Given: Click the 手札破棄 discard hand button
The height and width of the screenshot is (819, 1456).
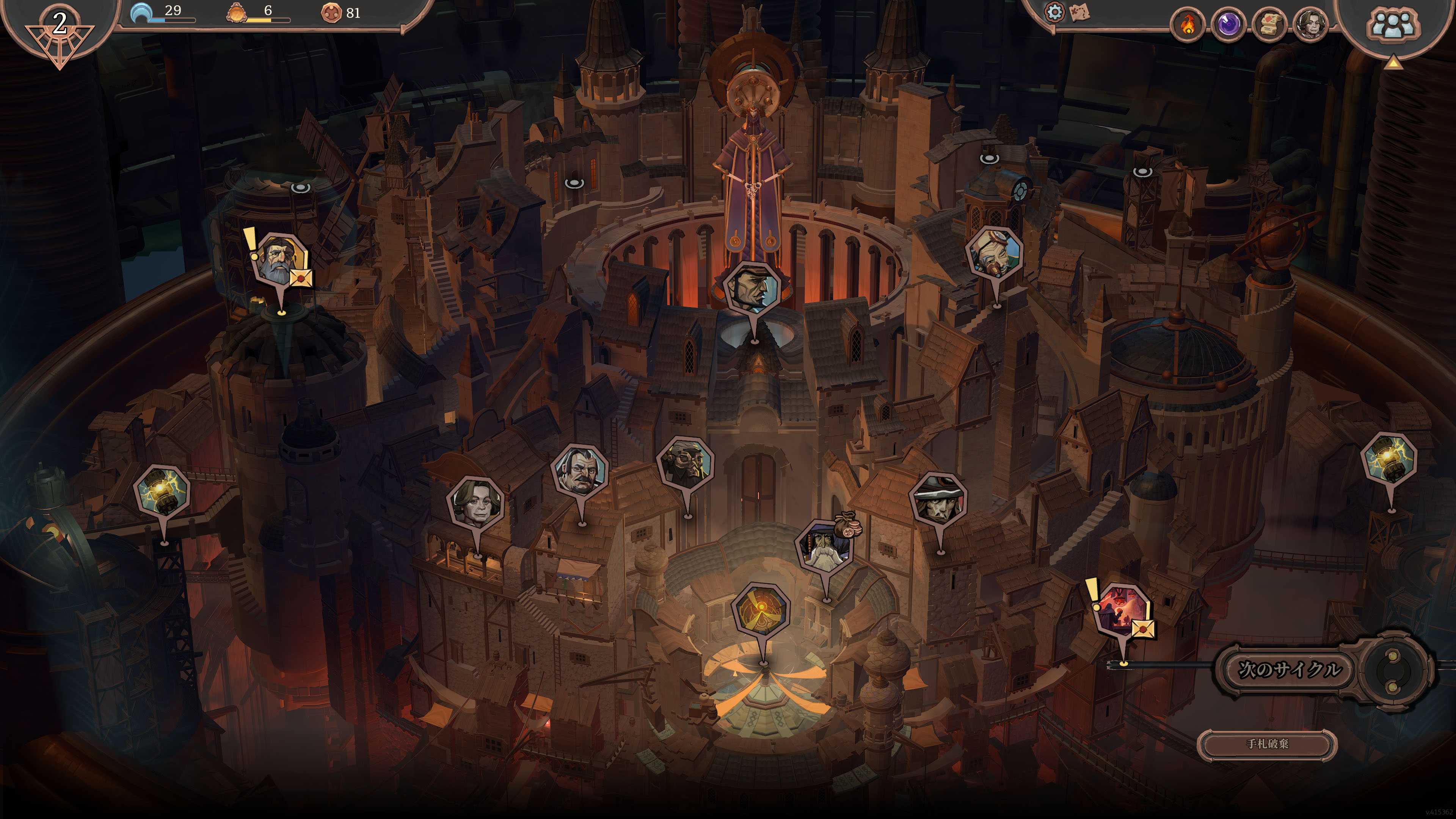Looking at the screenshot, I should click(1267, 744).
